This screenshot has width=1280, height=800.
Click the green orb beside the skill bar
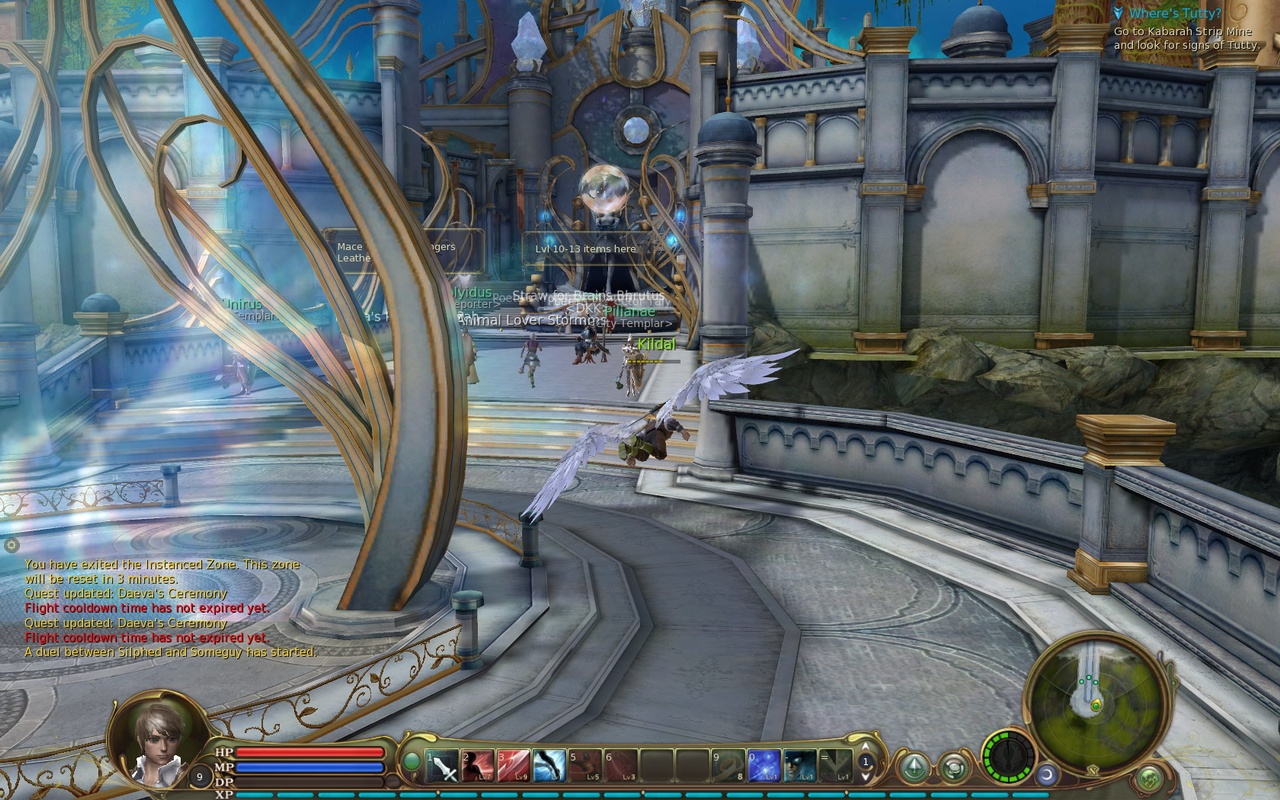tap(411, 760)
